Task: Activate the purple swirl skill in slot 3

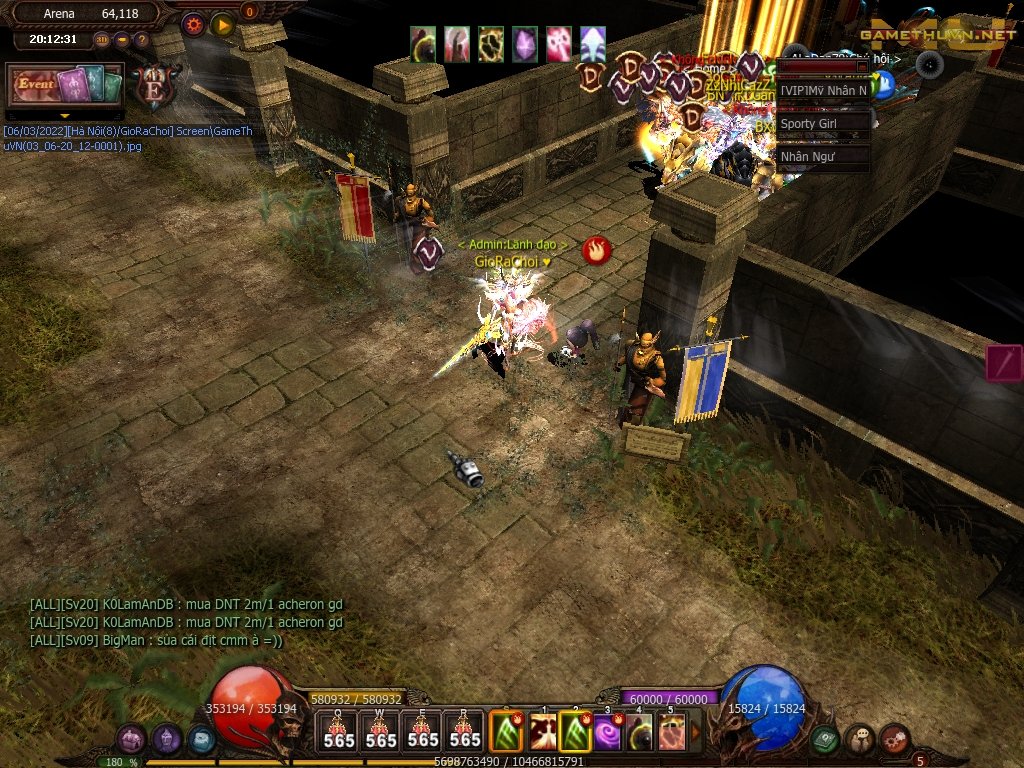Action: pyautogui.click(x=608, y=732)
